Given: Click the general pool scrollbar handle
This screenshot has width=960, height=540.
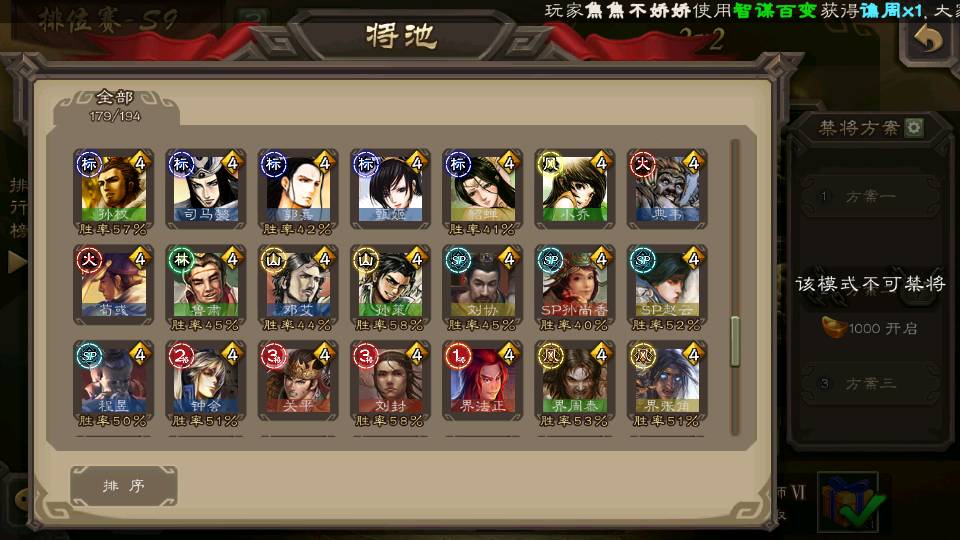Looking at the screenshot, I should (736, 342).
